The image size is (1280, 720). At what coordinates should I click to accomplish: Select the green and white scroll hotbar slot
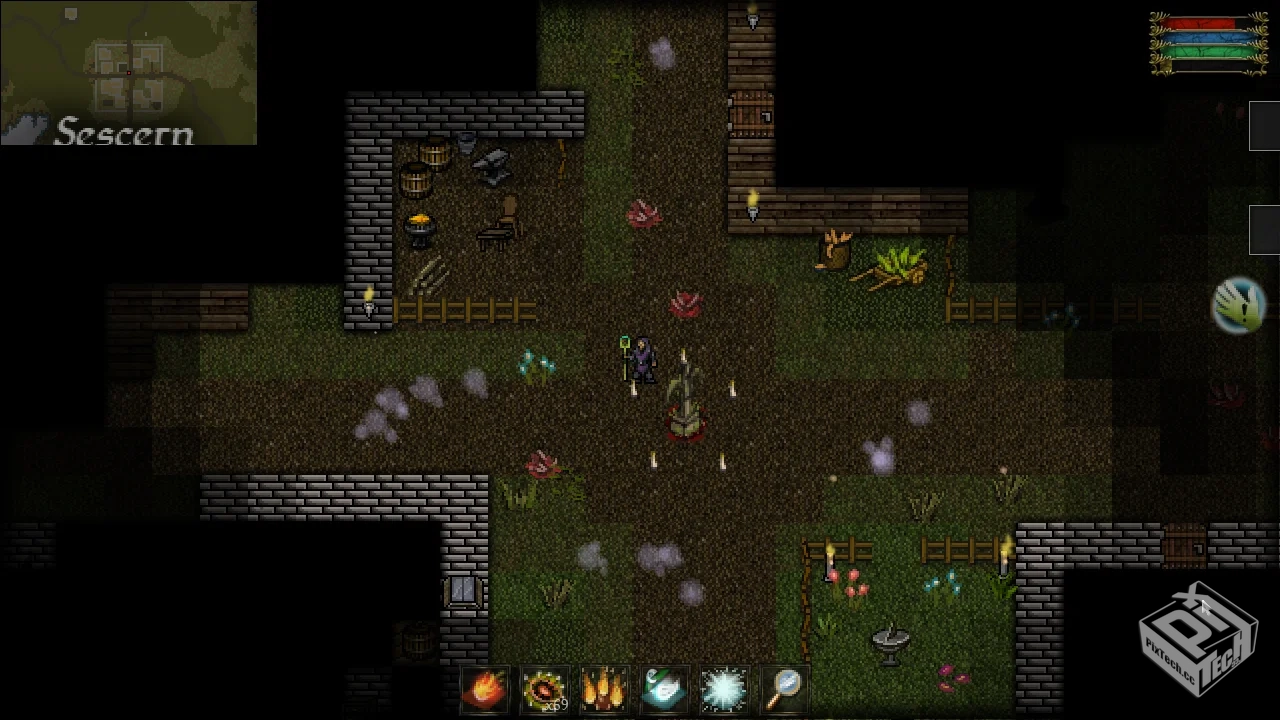(x=664, y=689)
